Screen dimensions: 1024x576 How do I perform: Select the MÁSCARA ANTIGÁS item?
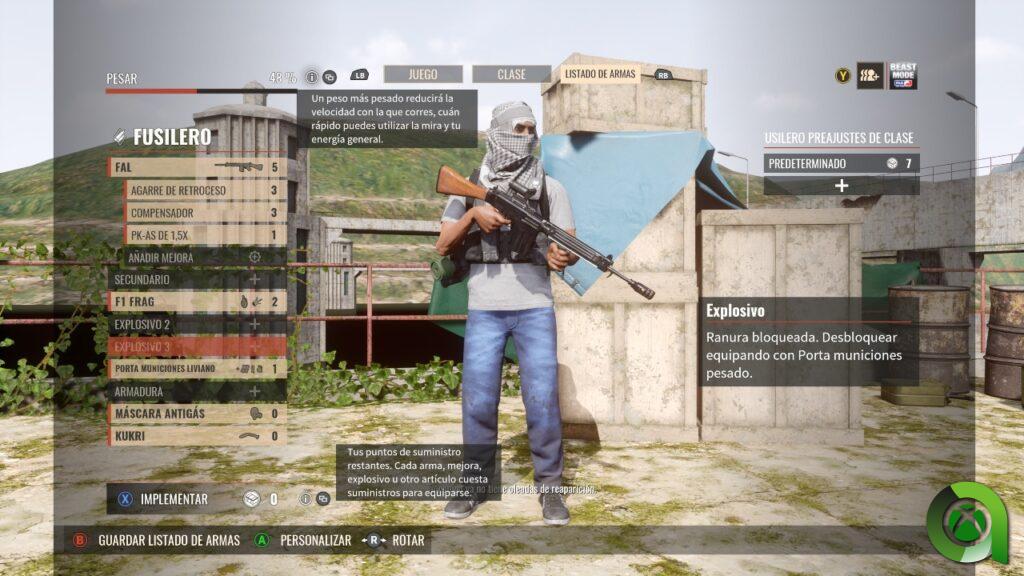click(x=197, y=413)
